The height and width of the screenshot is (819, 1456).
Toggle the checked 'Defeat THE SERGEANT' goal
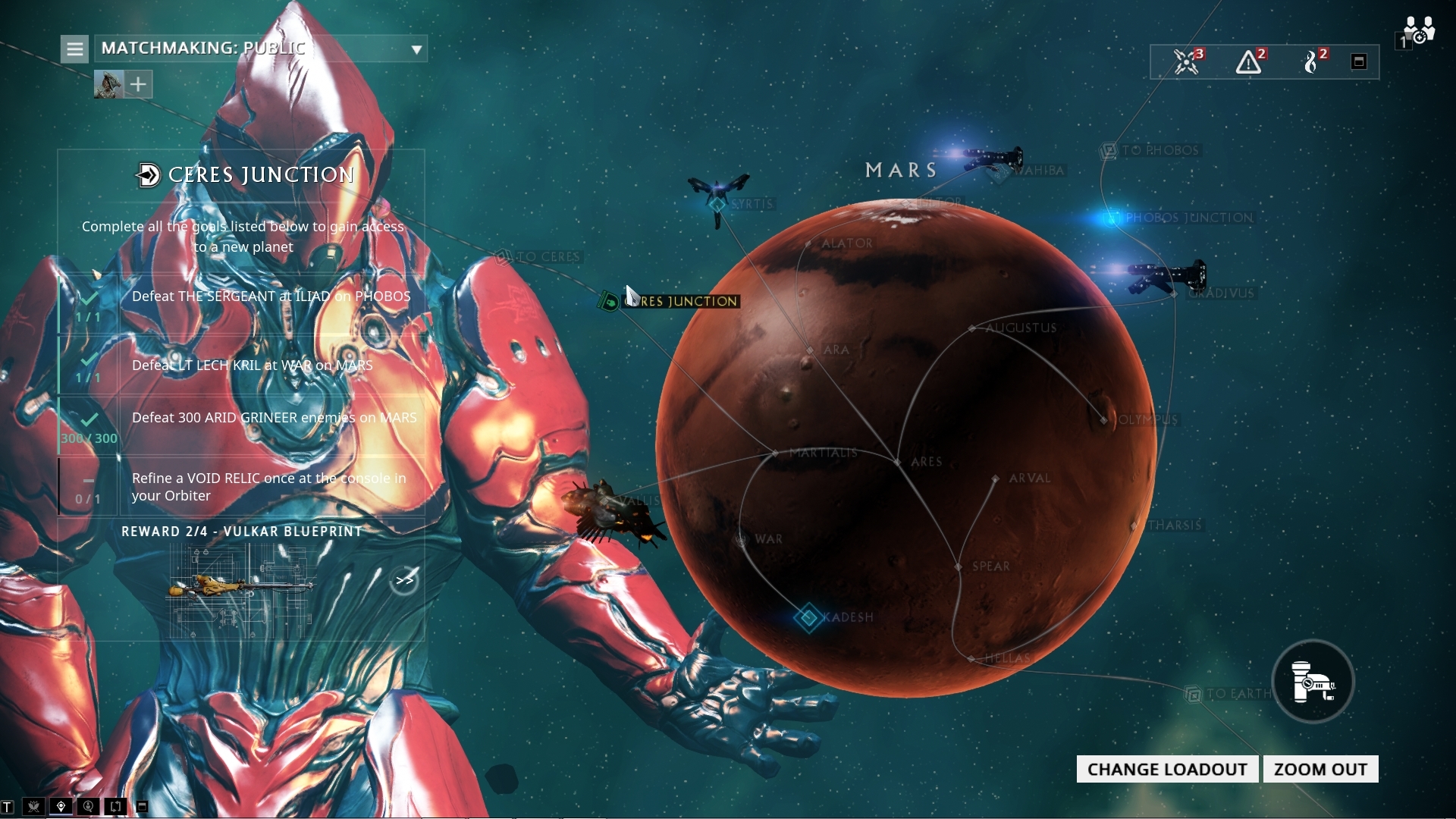click(x=89, y=298)
